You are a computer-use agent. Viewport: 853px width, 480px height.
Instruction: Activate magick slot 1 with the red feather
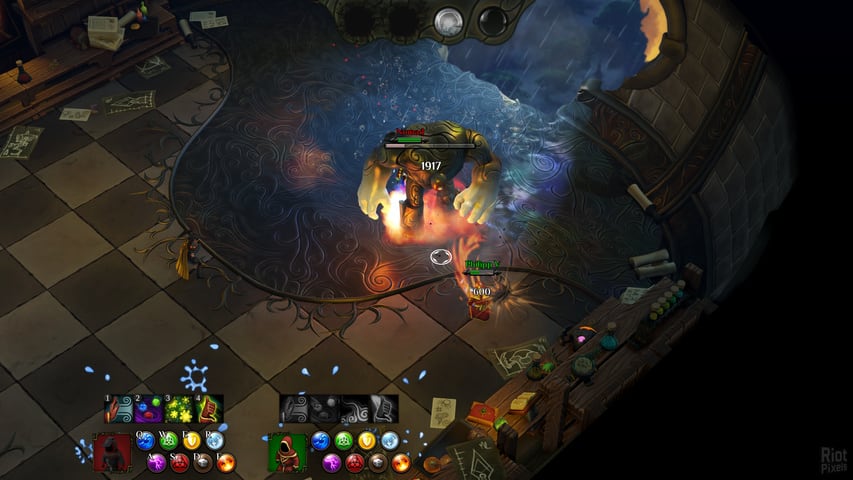pos(120,409)
